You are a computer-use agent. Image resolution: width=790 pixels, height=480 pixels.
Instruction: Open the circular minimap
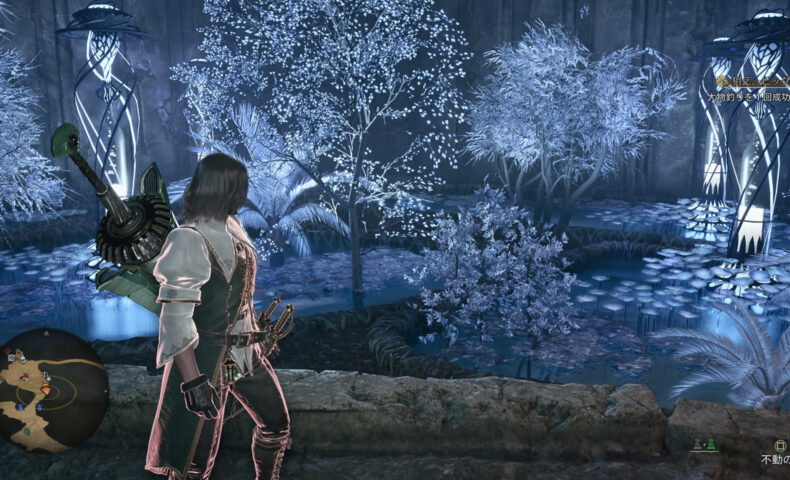[52, 390]
